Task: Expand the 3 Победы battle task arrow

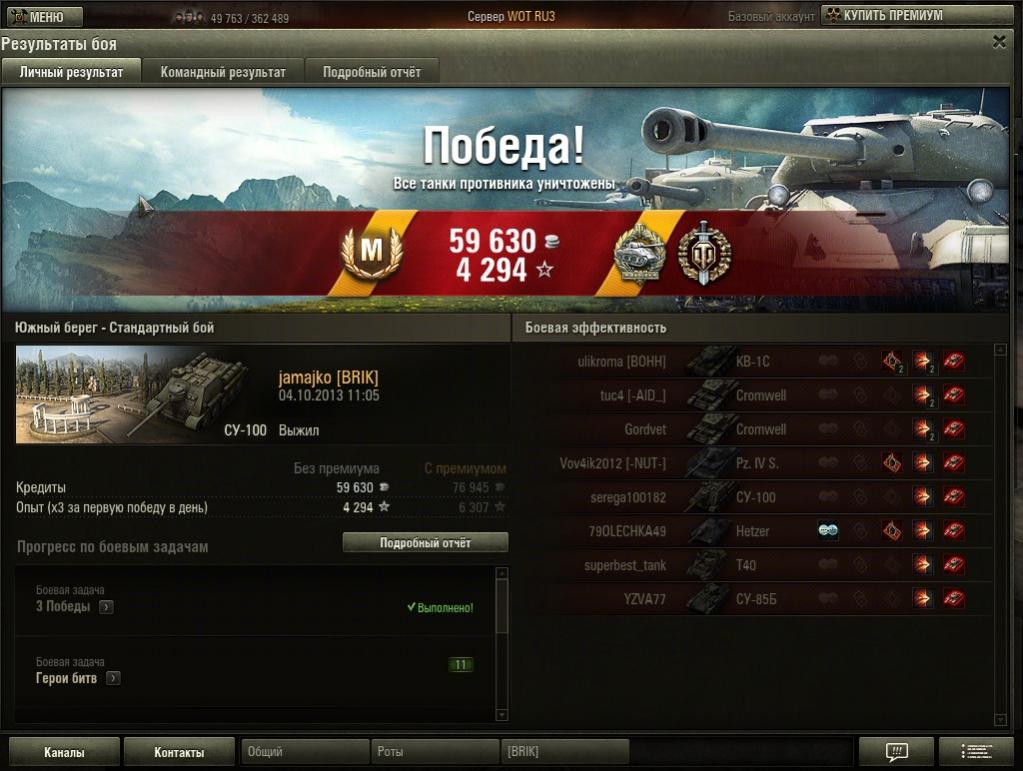Action: point(106,607)
